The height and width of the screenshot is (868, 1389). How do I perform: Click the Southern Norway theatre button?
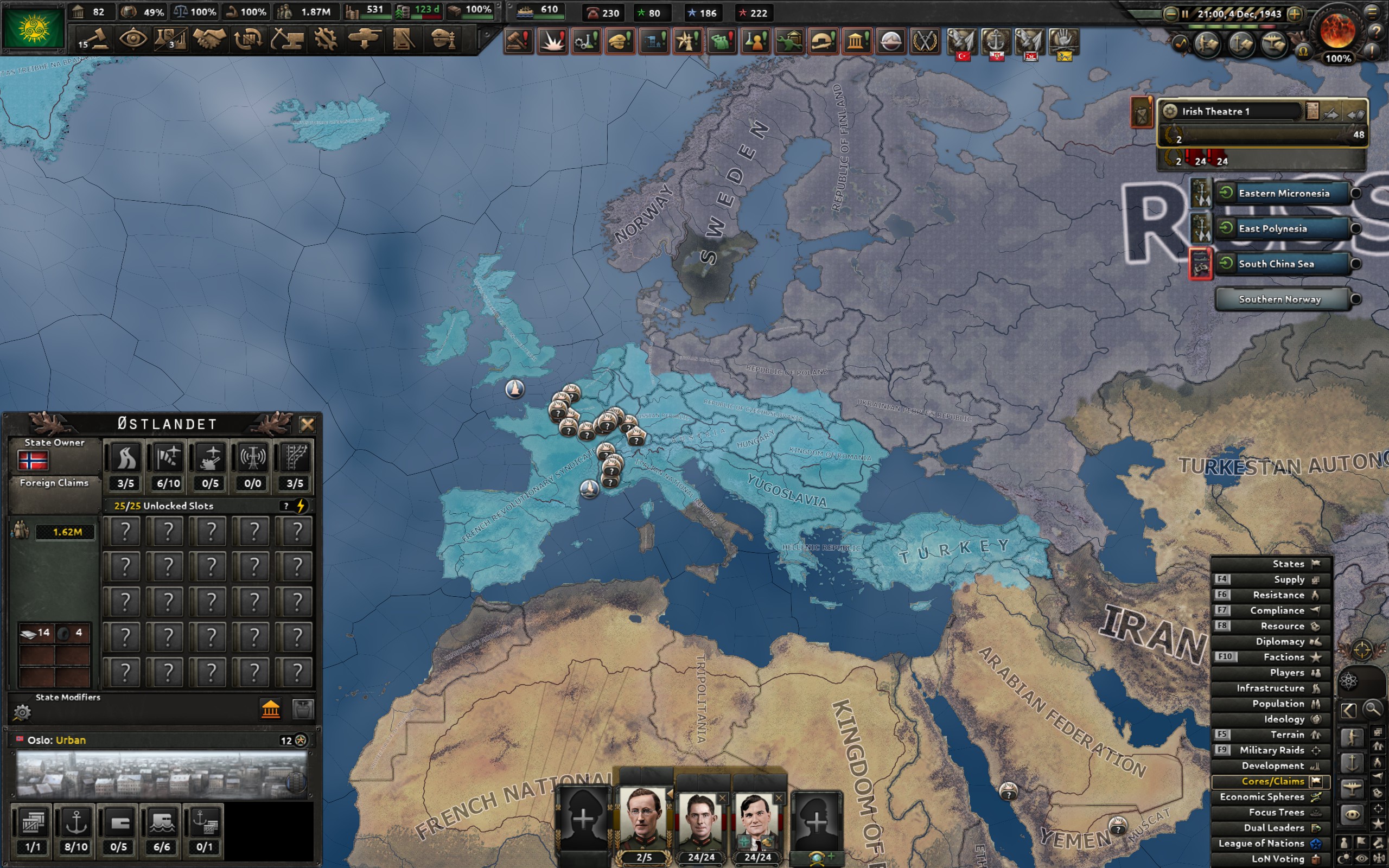[1282, 299]
